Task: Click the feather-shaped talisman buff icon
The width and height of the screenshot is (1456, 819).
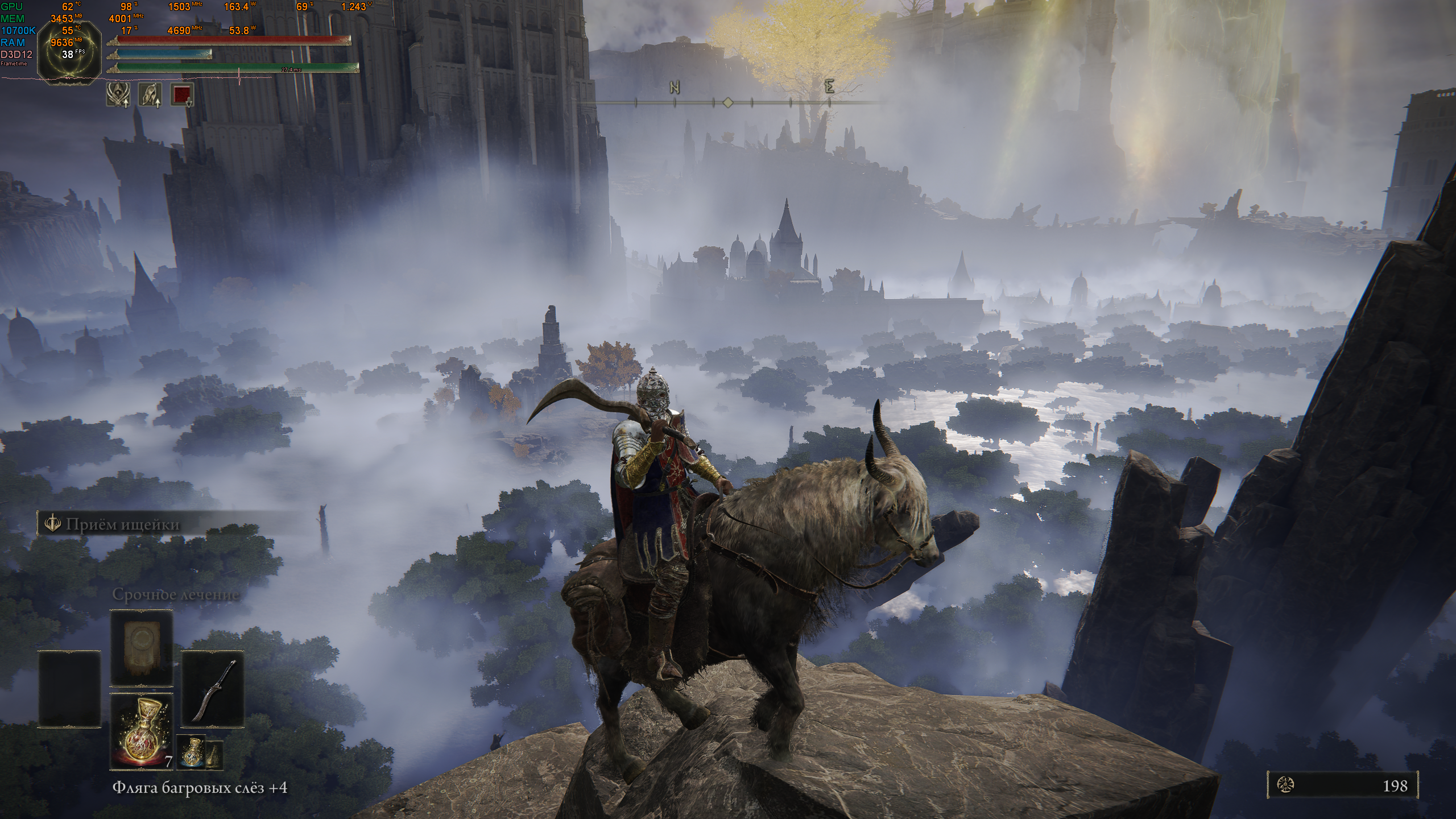Action: (x=150, y=94)
